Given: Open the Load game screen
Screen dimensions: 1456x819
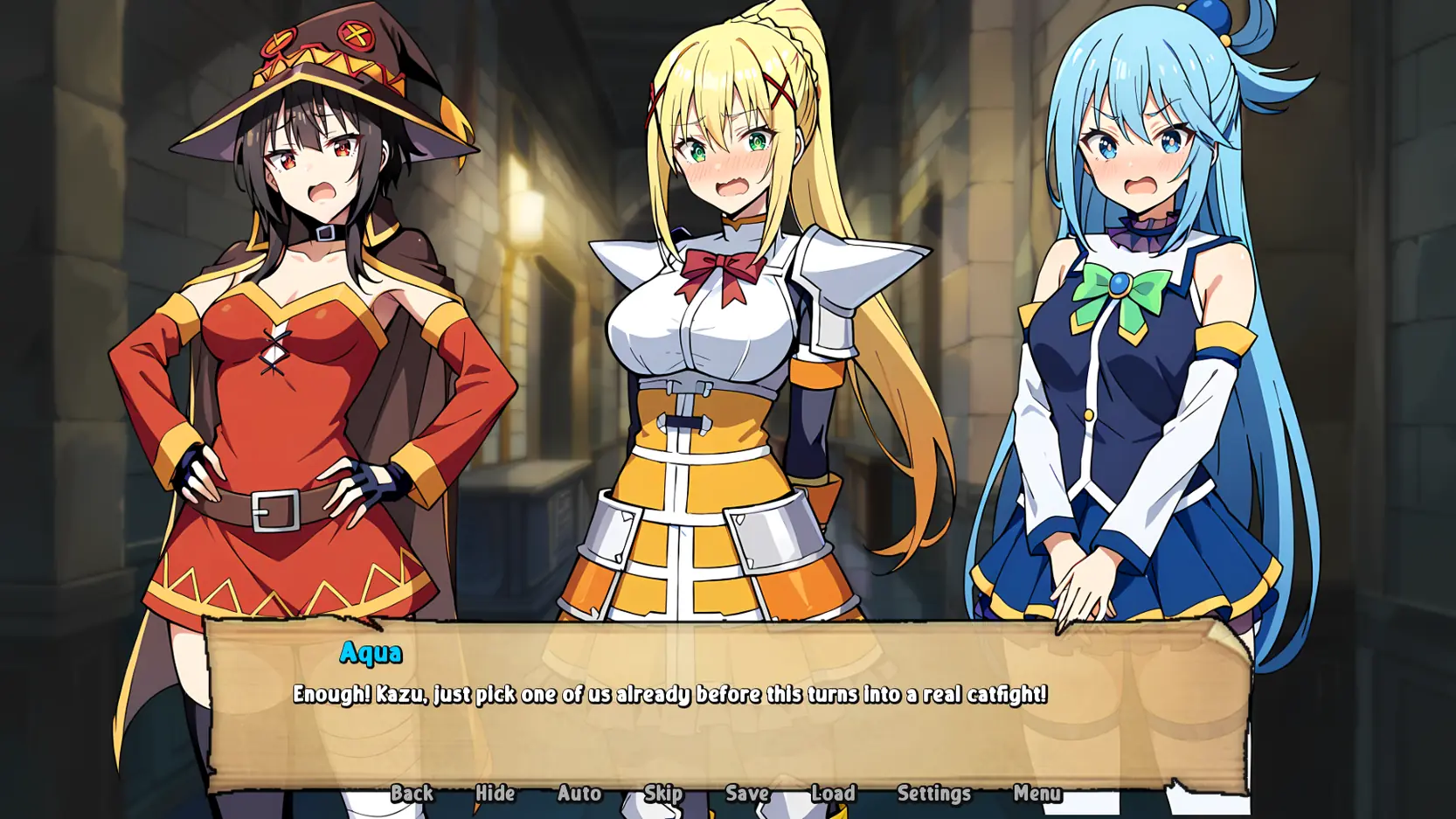Looking at the screenshot, I should 833,793.
